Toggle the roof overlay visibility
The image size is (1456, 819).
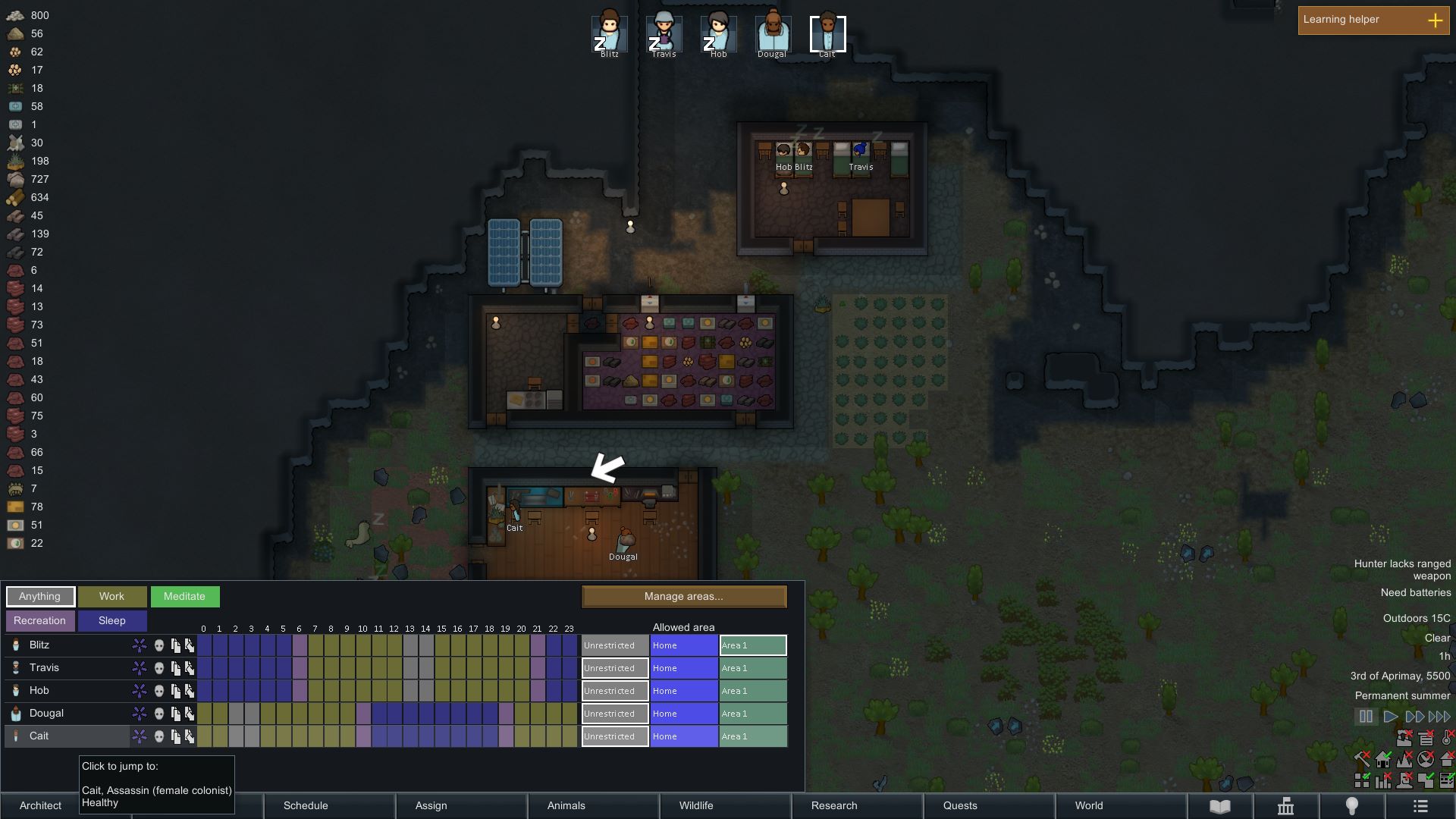(1448, 760)
